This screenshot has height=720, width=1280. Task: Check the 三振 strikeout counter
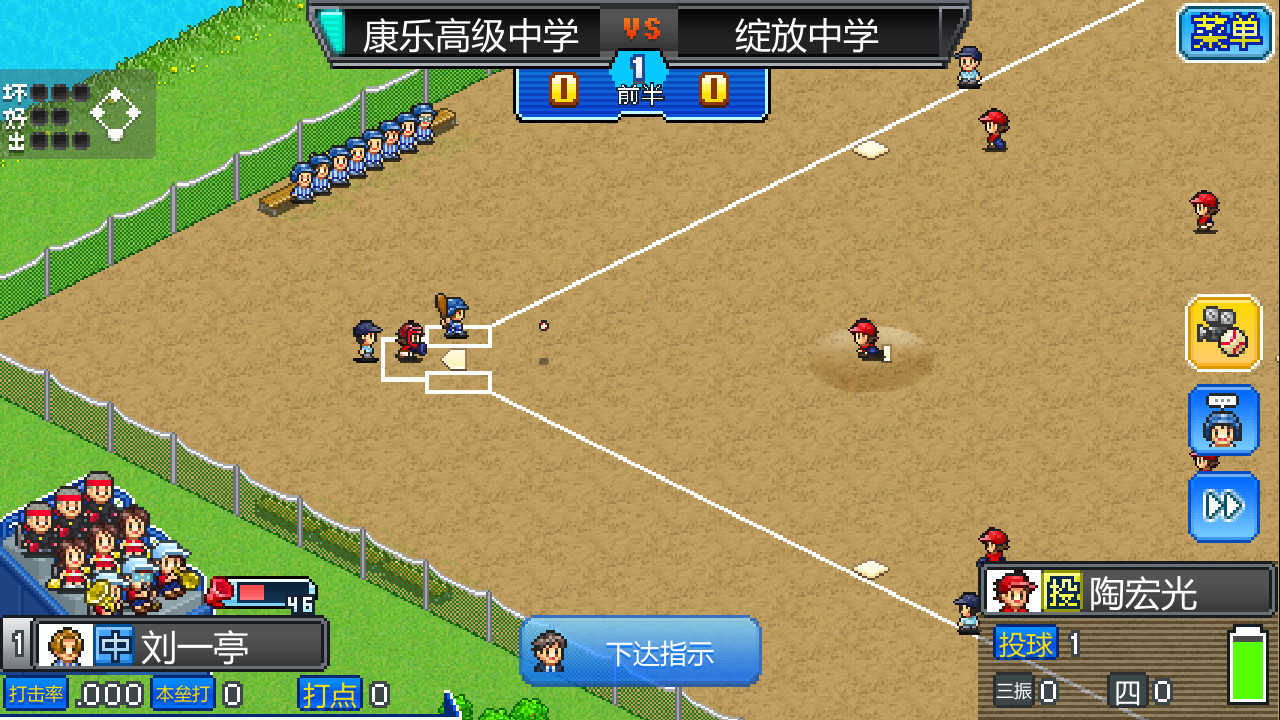pyautogui.click(x=1015, y=690)
